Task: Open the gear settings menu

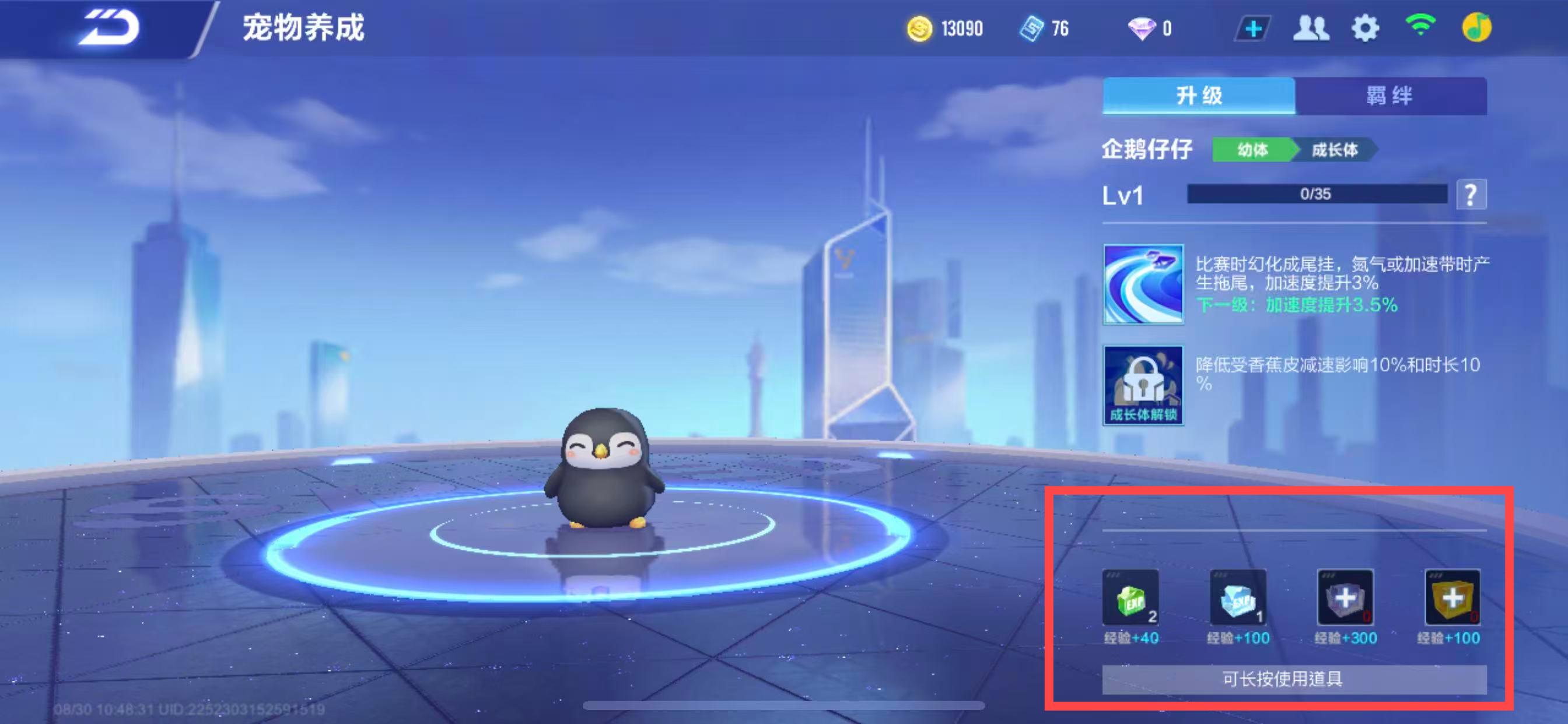Action: pyautogui.click(x=1364, y=29)
